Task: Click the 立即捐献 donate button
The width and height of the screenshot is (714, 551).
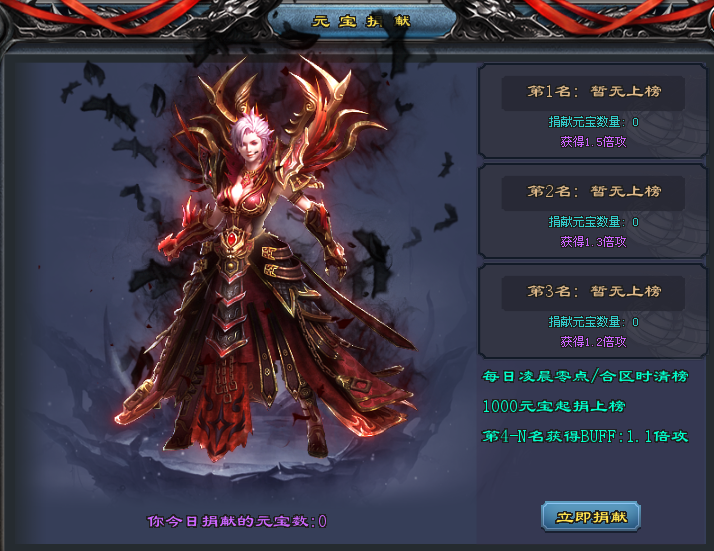Action: 591,516
